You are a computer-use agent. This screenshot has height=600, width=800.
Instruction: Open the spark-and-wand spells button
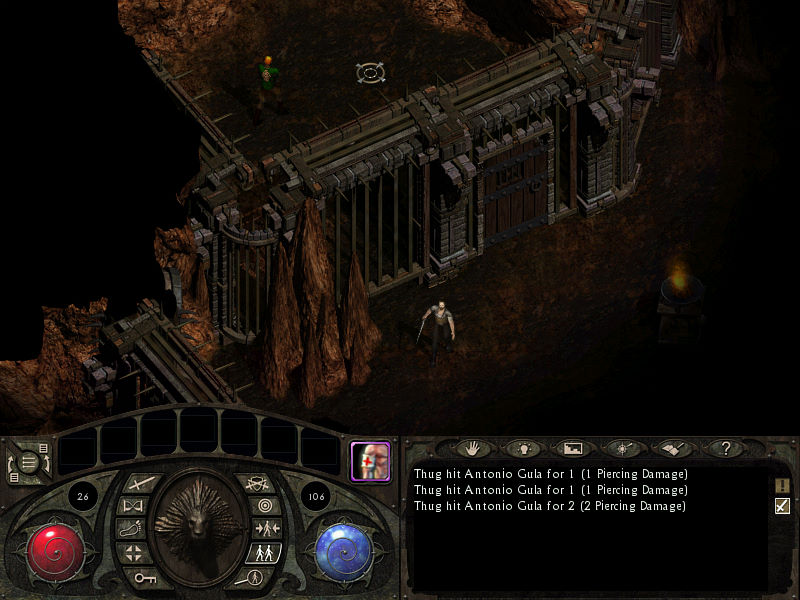[x=624, y=449]
